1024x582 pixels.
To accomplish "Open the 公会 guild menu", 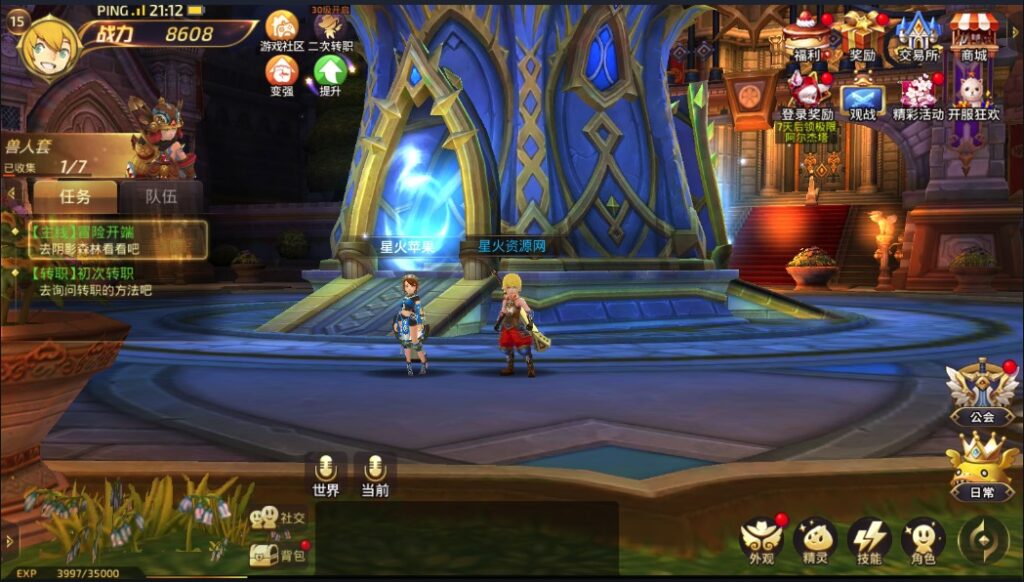I will click(x=982, y=390).
